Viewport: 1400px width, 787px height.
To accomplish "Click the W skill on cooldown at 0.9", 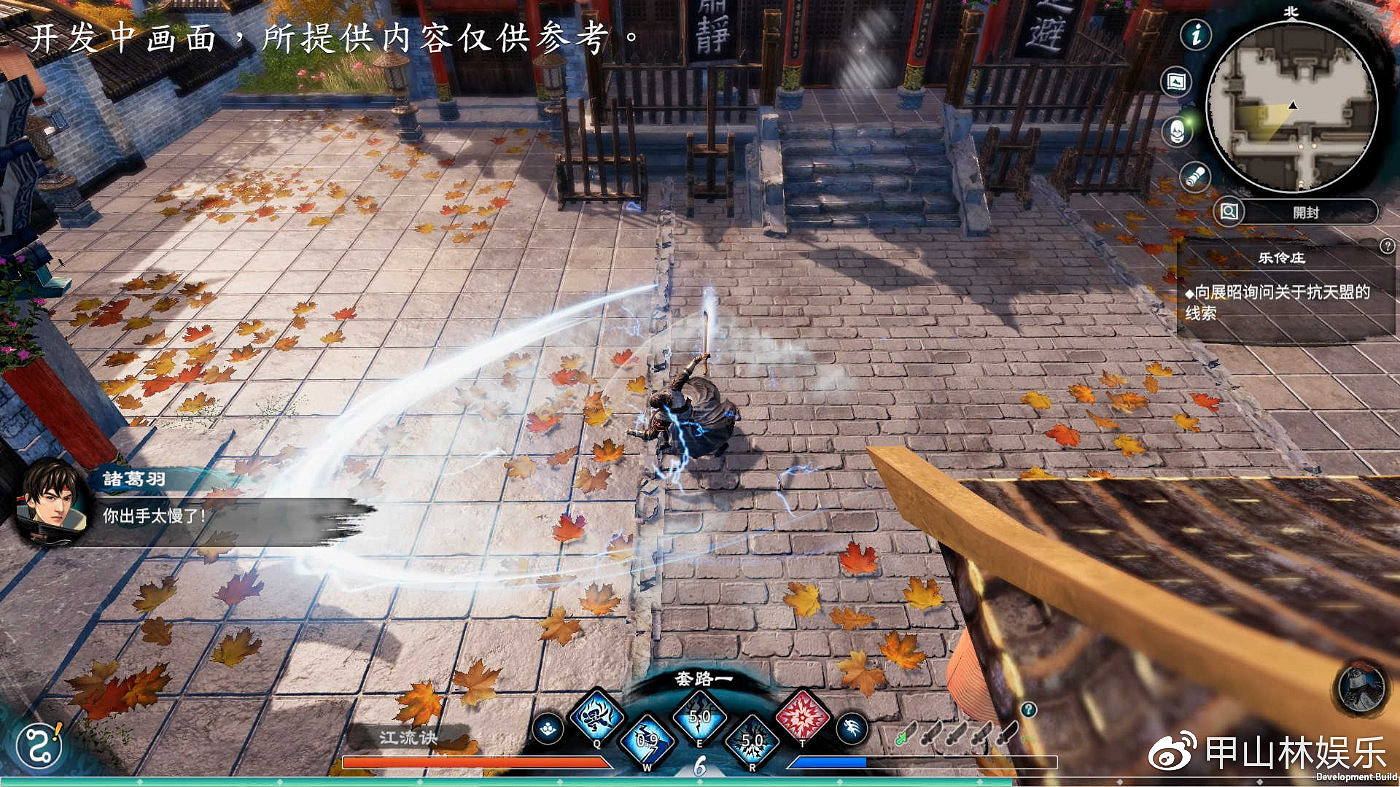I will point(646,738).
